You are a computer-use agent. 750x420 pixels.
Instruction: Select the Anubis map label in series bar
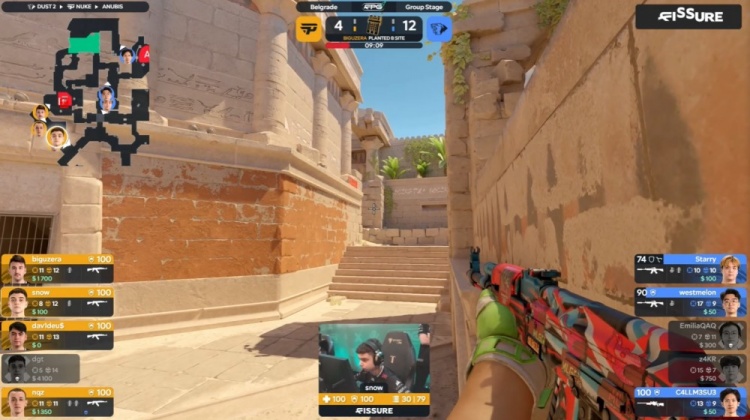click(x=129, y=7)
